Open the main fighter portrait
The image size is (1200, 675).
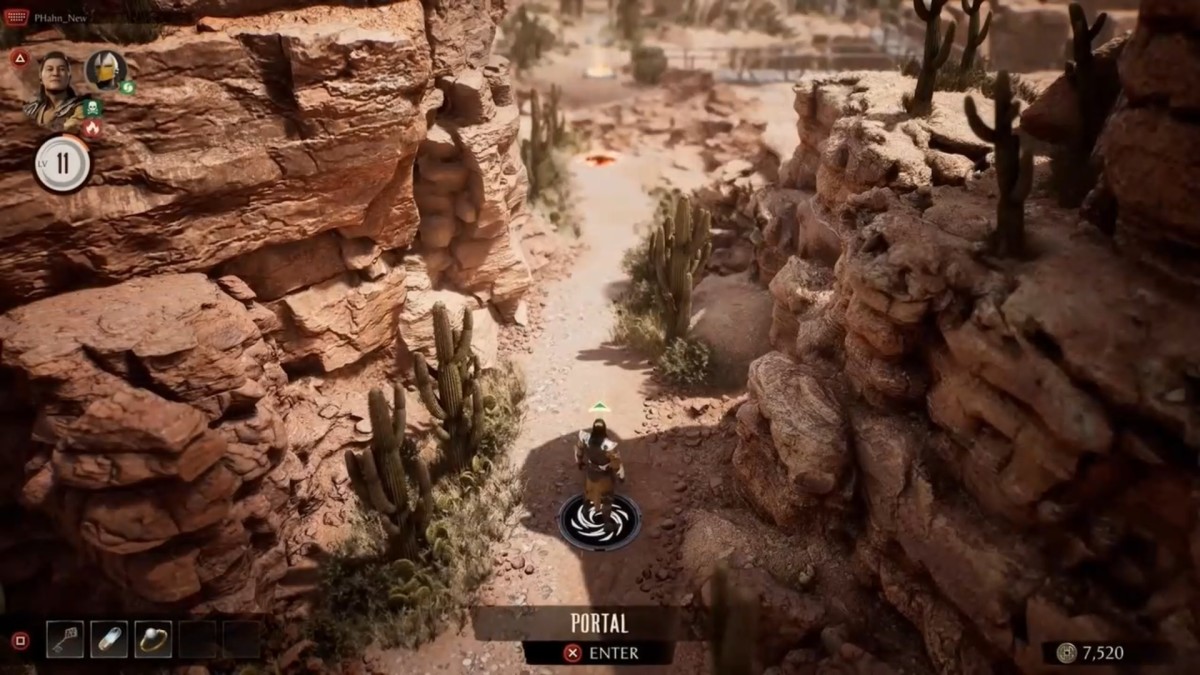[55, 85]
